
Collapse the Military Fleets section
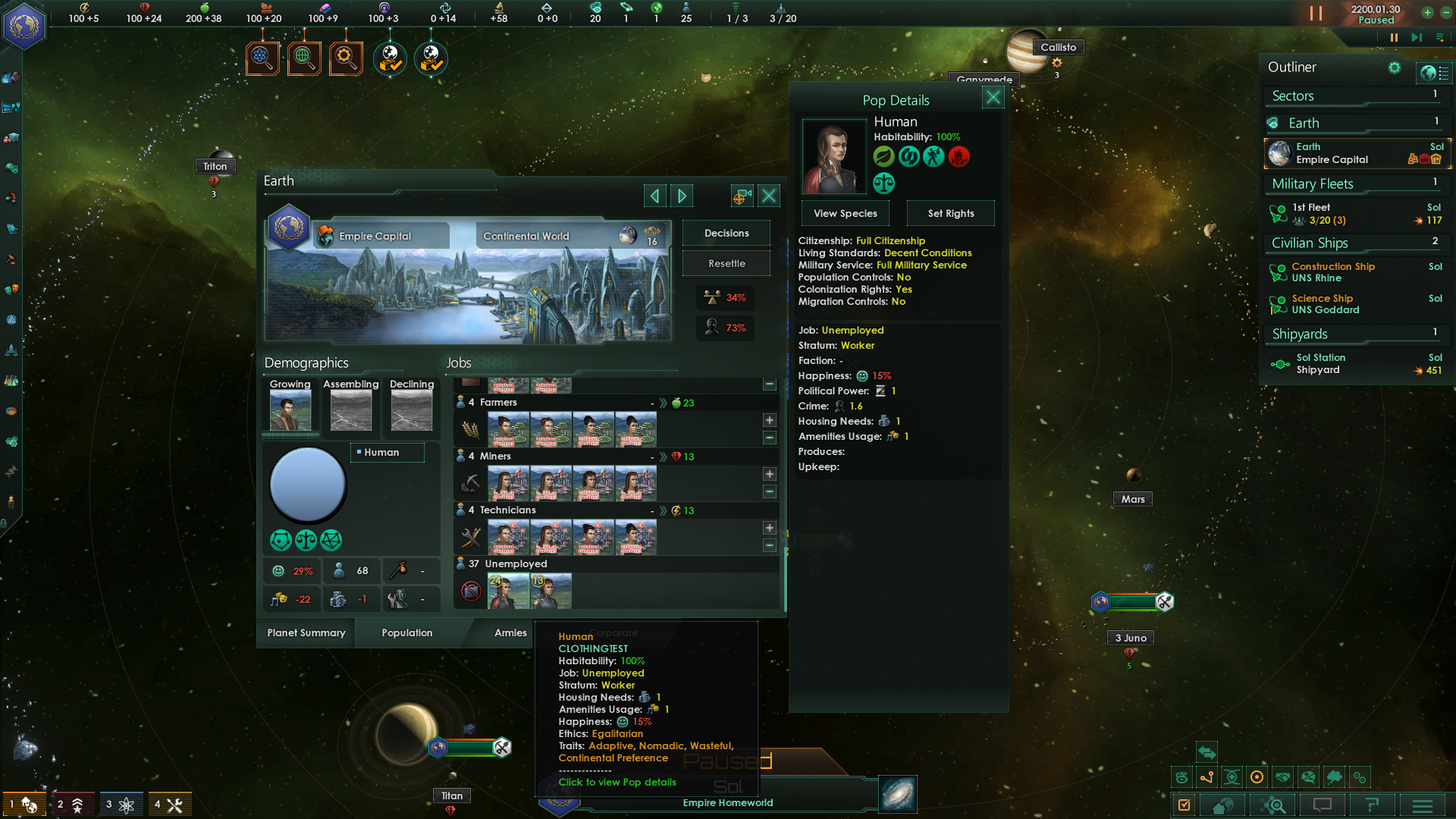(1312, 184)
